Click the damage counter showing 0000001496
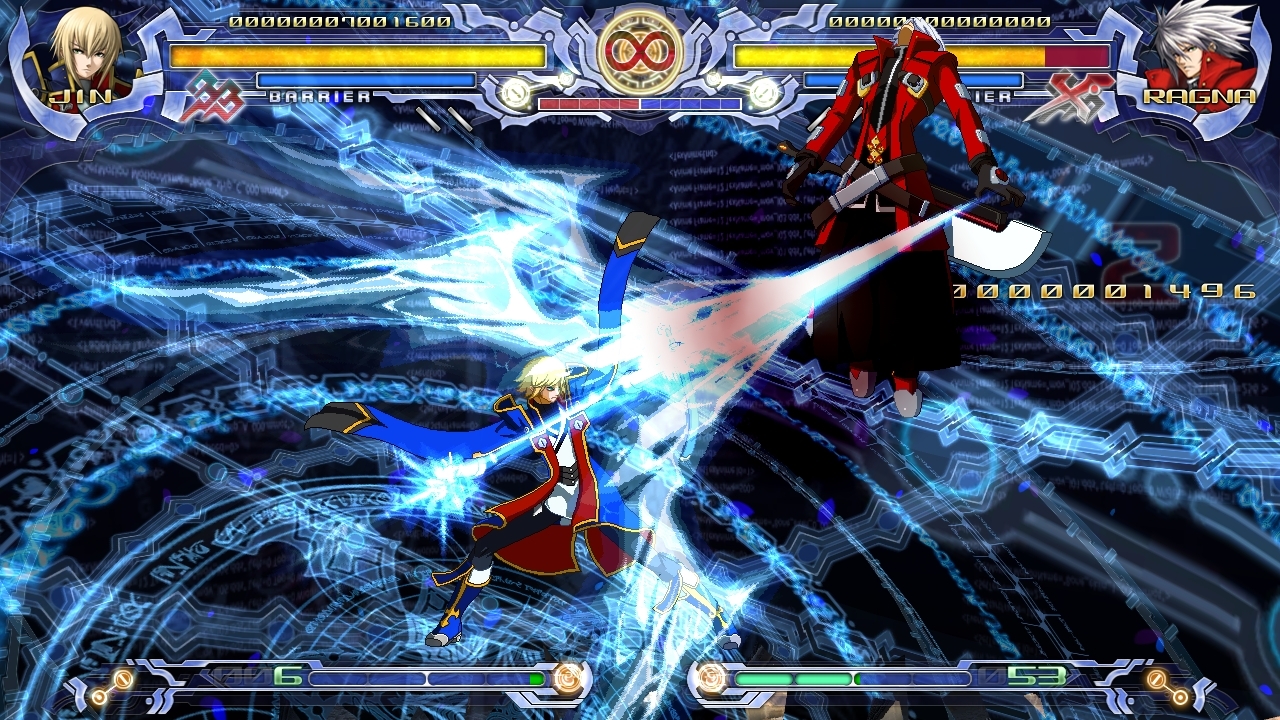This screenshot has width=1280, height=720. (x=1106, y=291)
